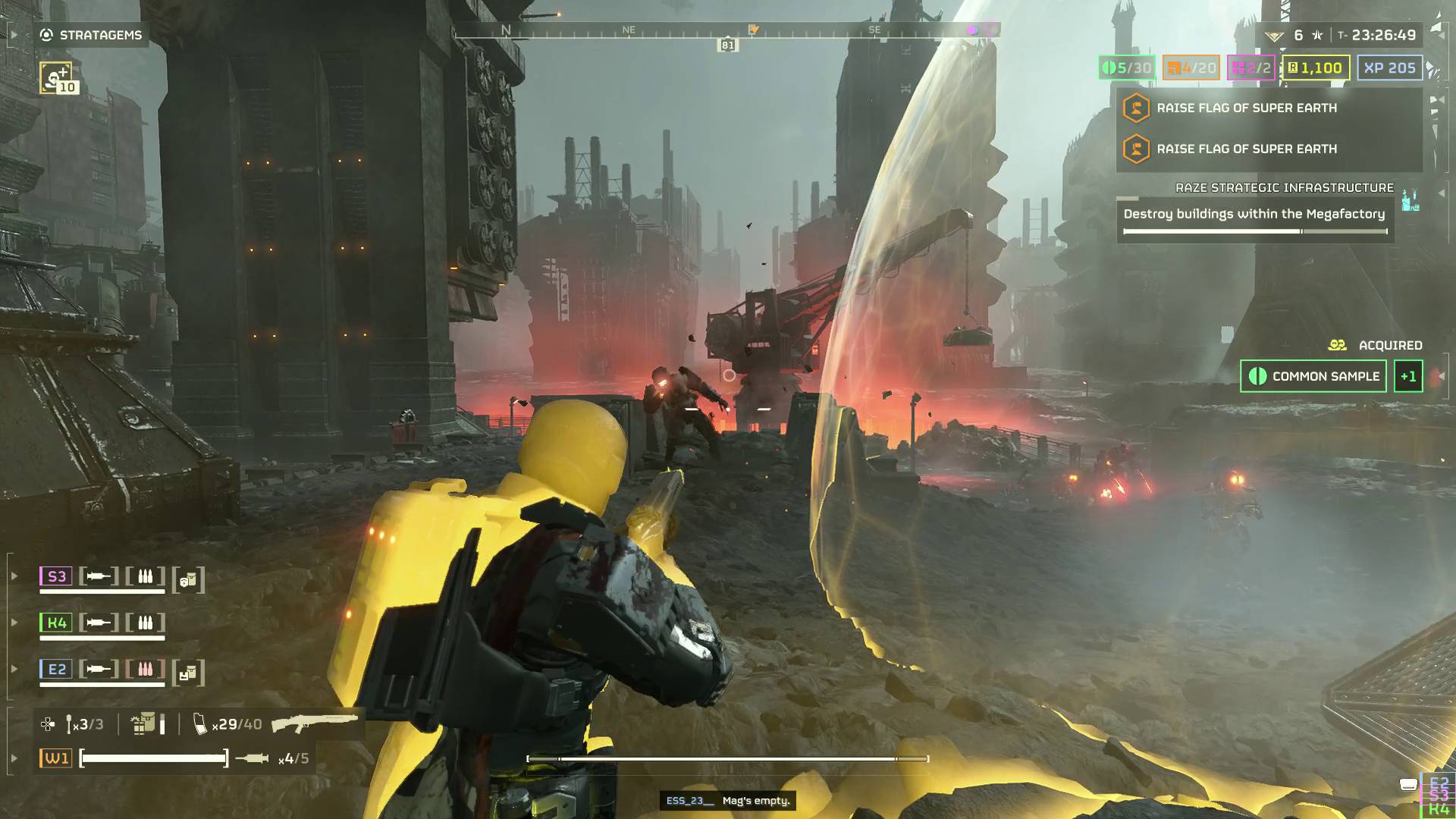Image resolution: width=1456 pixels, height=819 pixels.
Task: Click the orange rare samples counter
Action: click(x=1191, y=67)
